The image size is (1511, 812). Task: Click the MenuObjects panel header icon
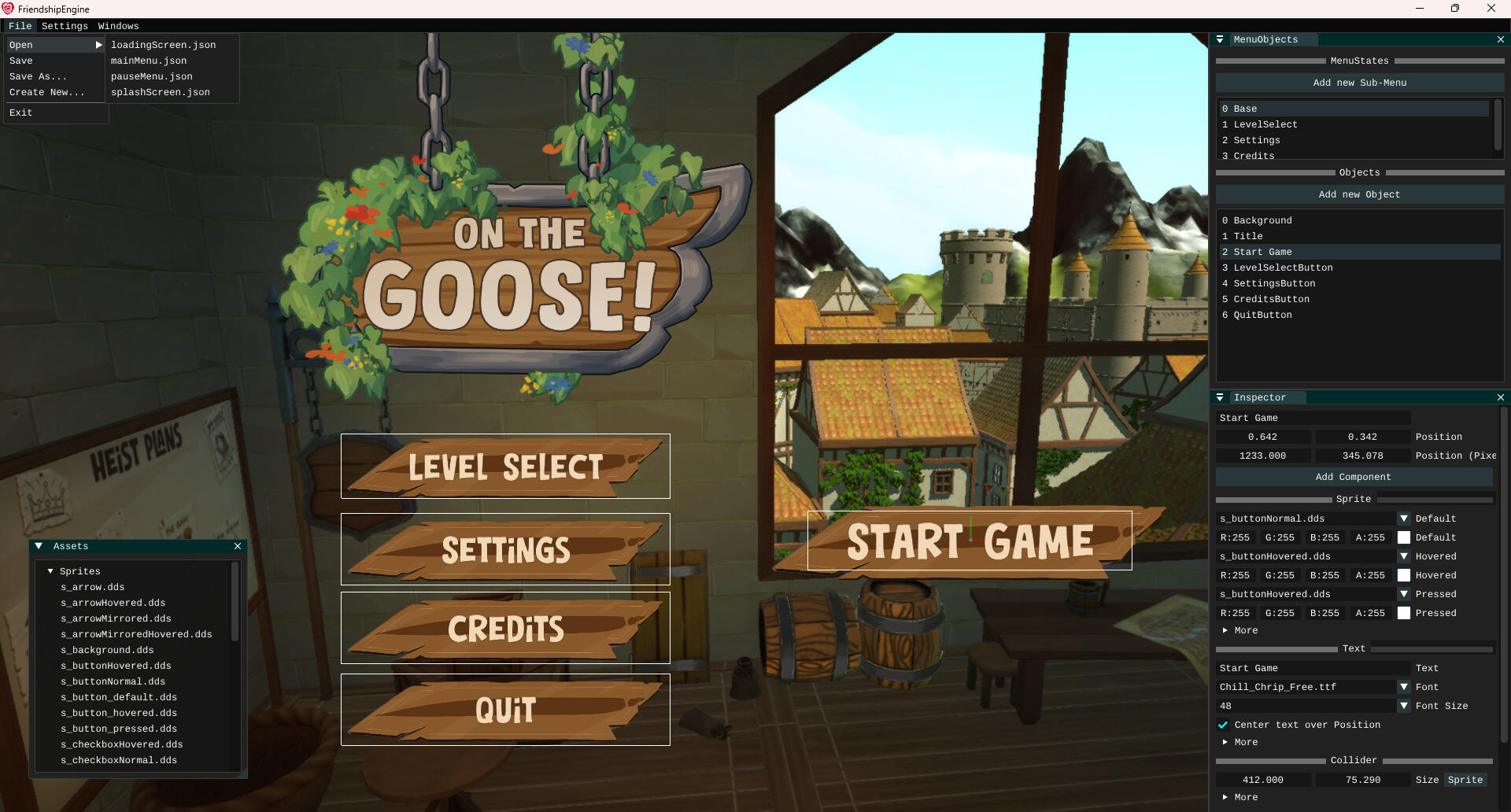tap(1221, 39)
